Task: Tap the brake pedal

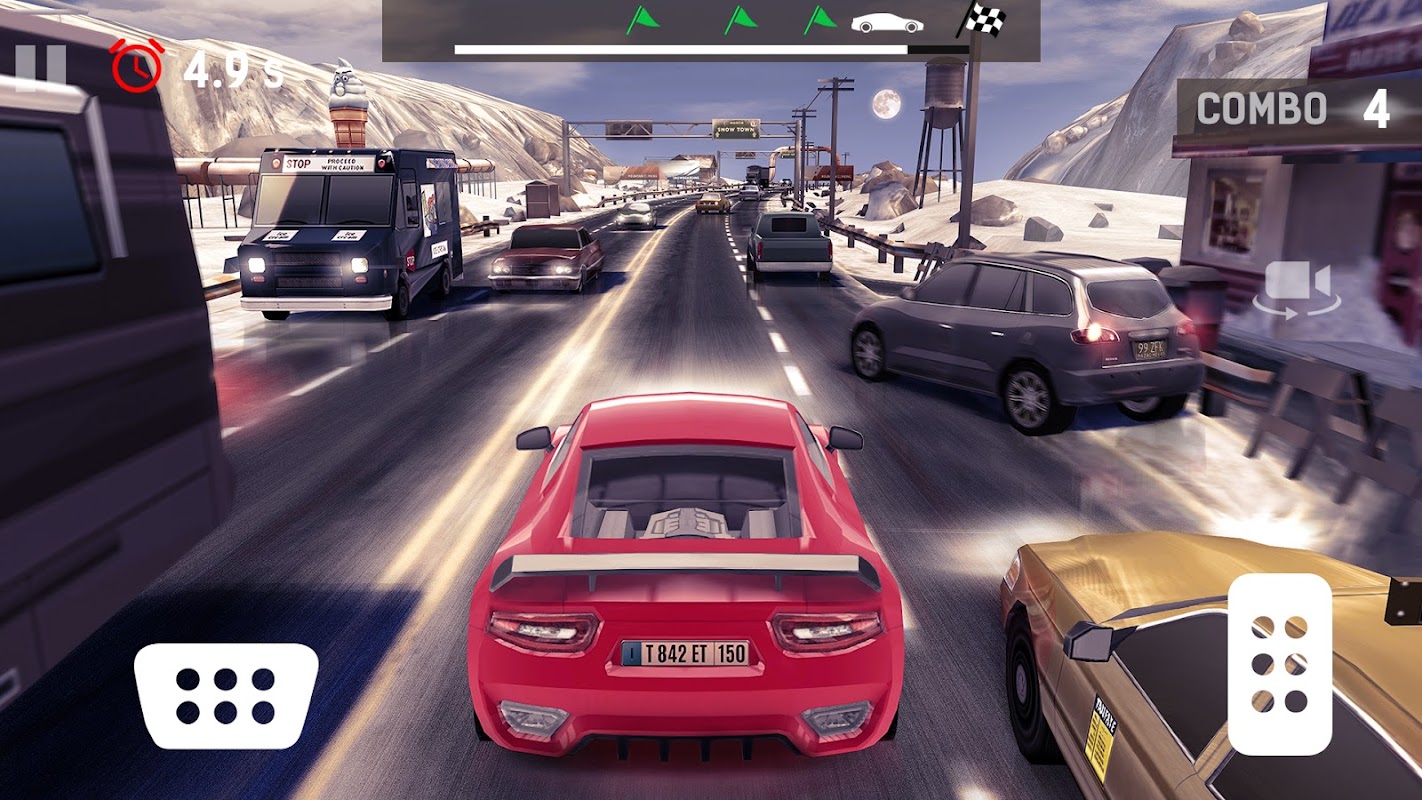Action: [226, 695]
